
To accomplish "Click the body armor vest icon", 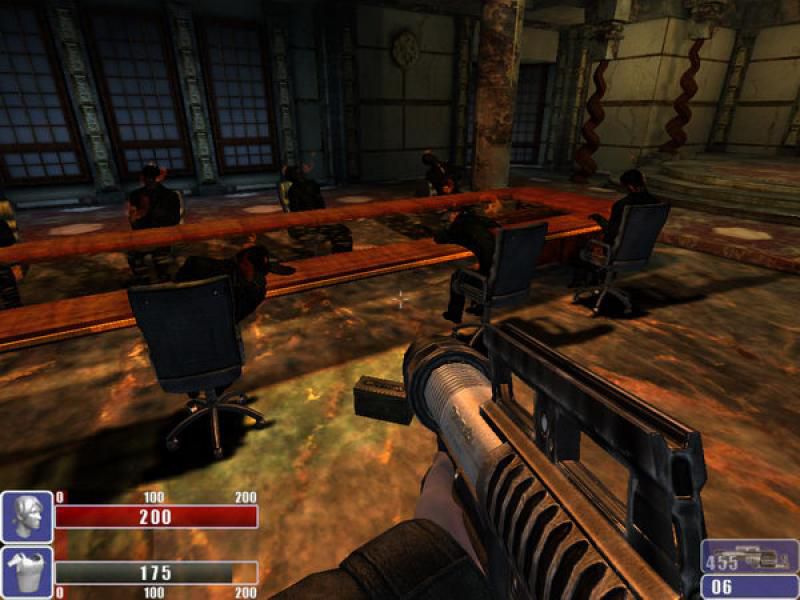I will pos(27,572).
